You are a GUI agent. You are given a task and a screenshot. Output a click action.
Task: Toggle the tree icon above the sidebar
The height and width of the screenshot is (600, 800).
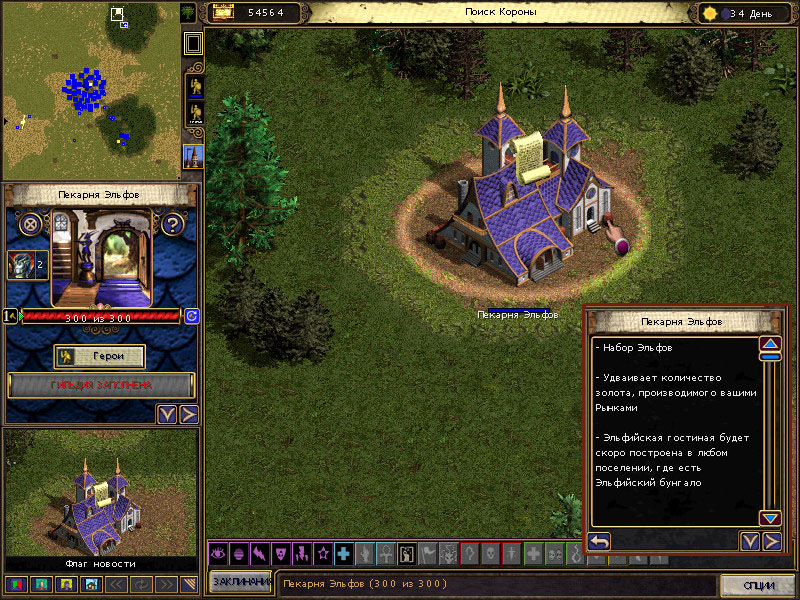pyautogui.click(x=188, y=12)
